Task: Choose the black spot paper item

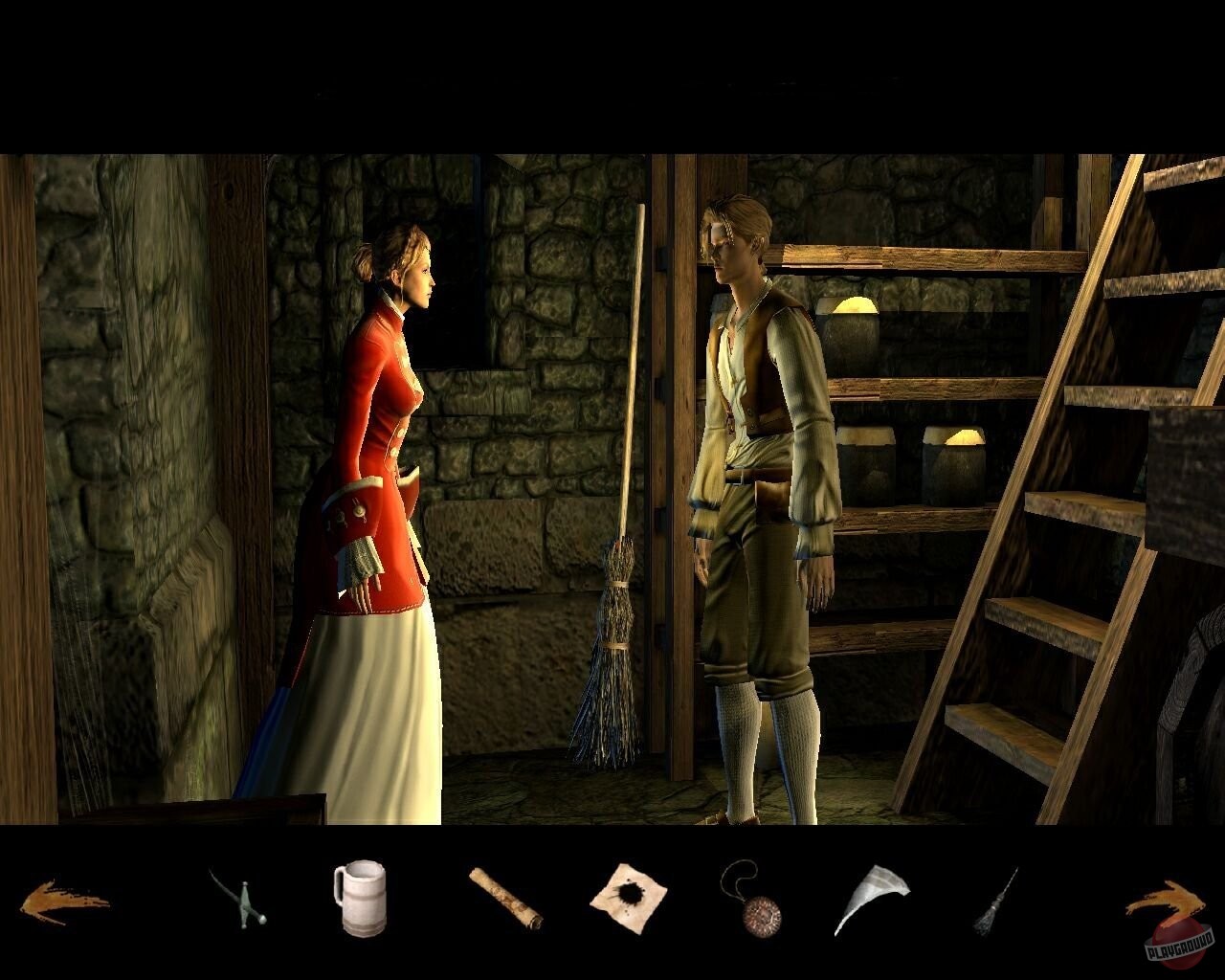Action: click(x=632, y=895)
